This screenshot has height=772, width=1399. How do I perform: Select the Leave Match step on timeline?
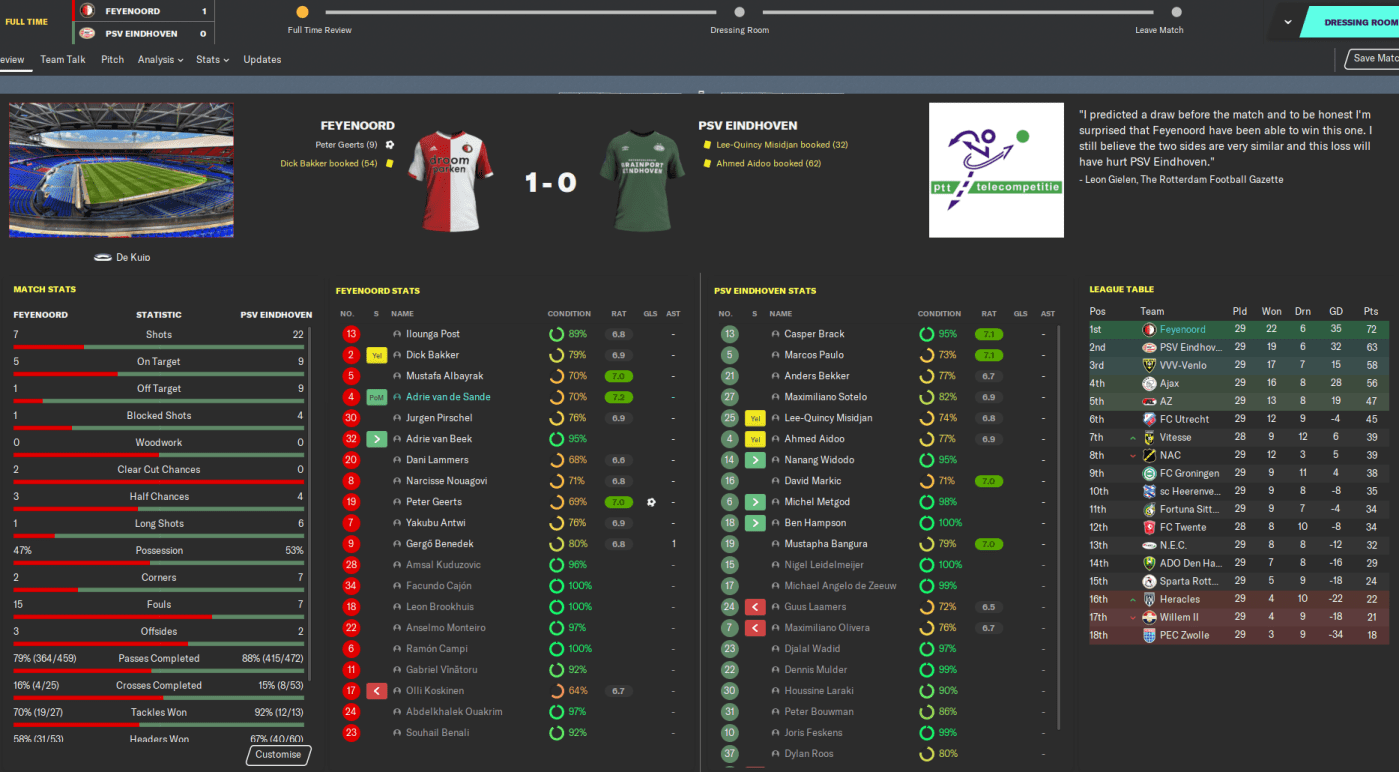1176,13
